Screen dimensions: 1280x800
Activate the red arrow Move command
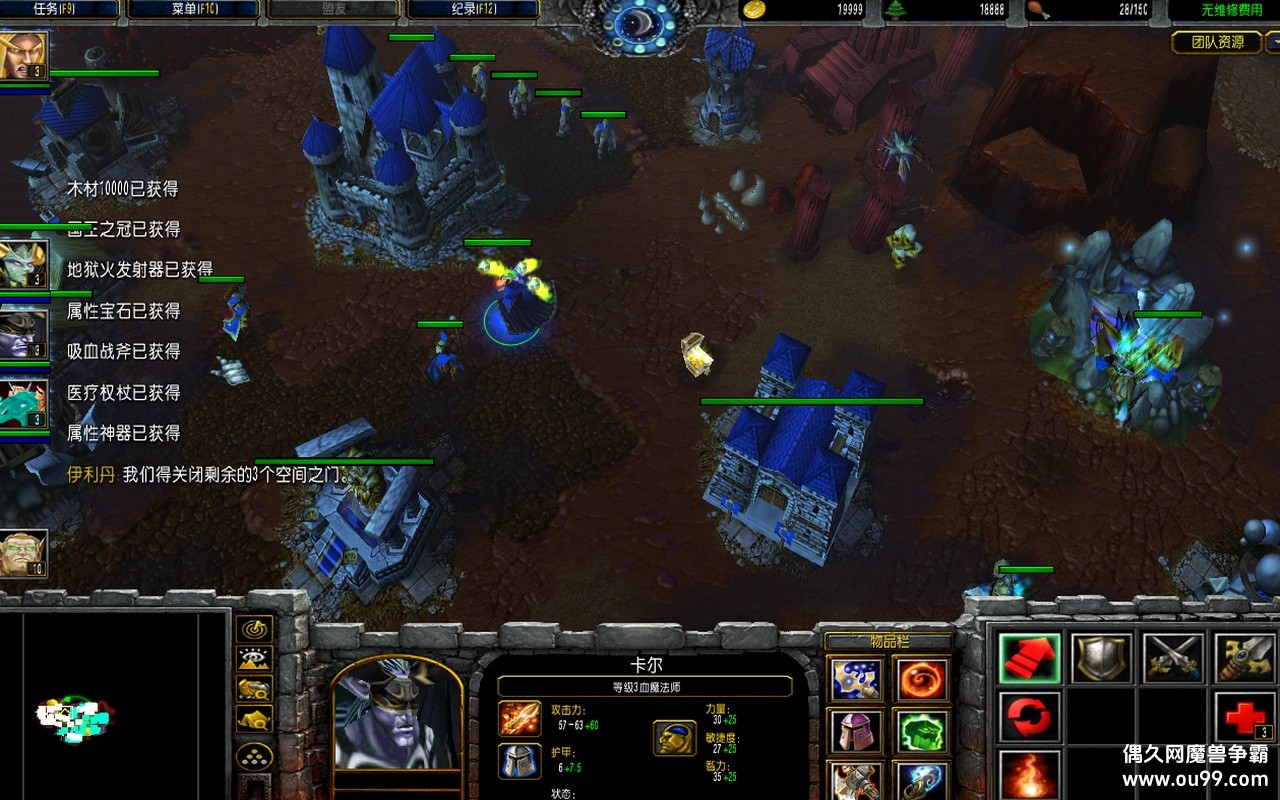1030,658
